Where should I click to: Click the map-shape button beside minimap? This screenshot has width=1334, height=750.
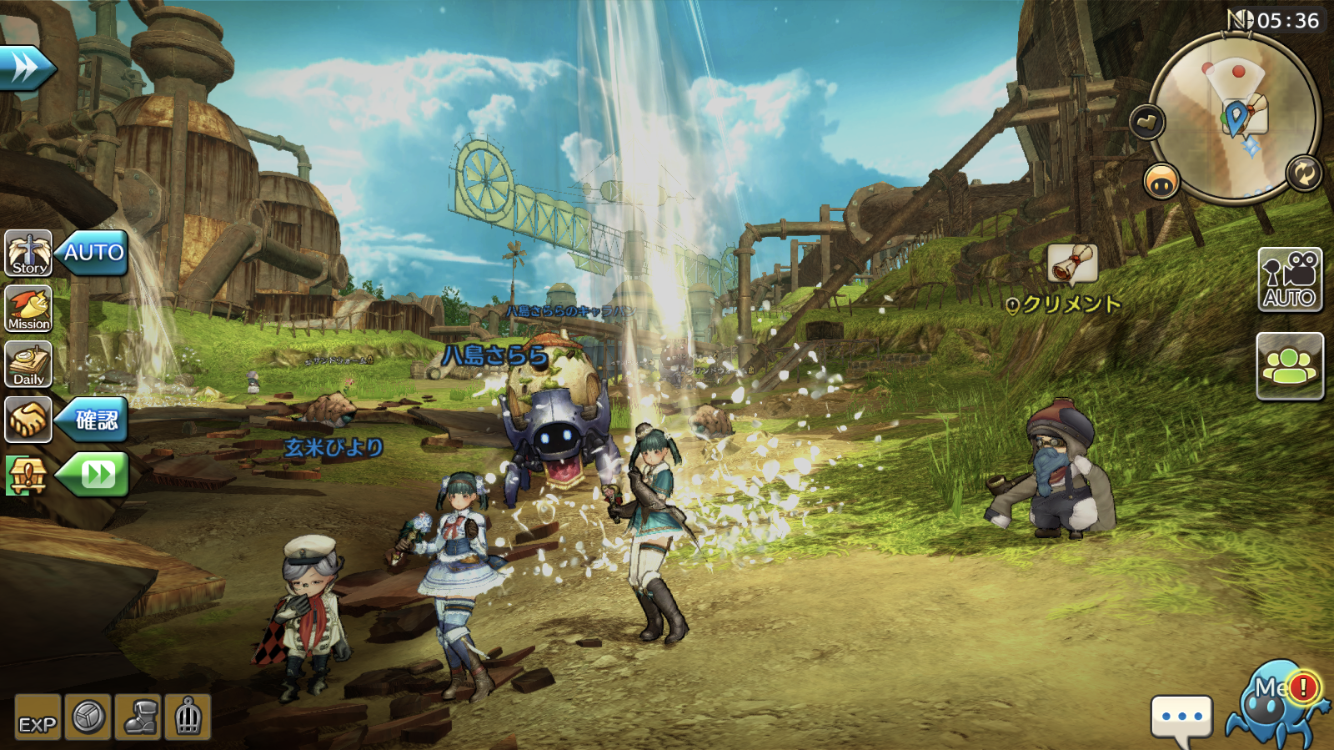click(1147, 122)
